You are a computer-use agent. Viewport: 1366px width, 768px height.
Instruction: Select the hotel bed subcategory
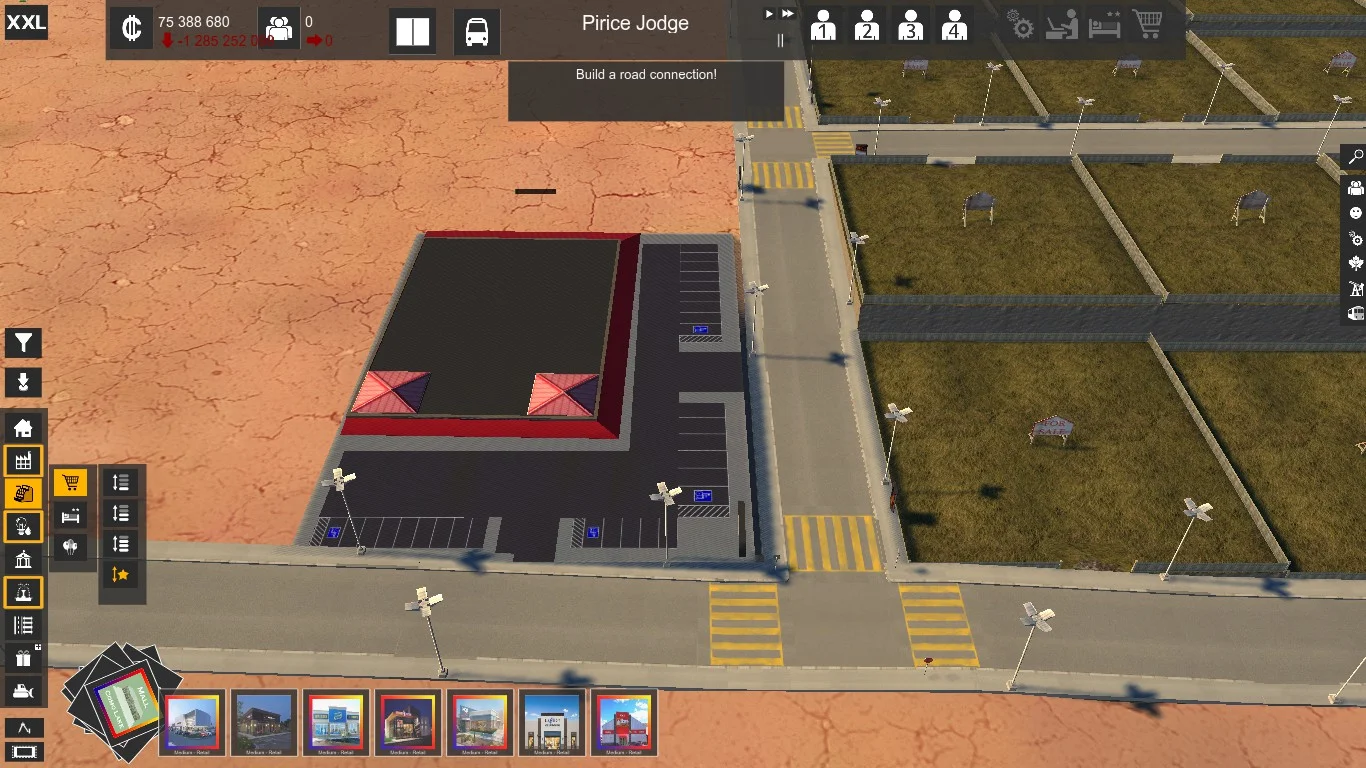70,515
